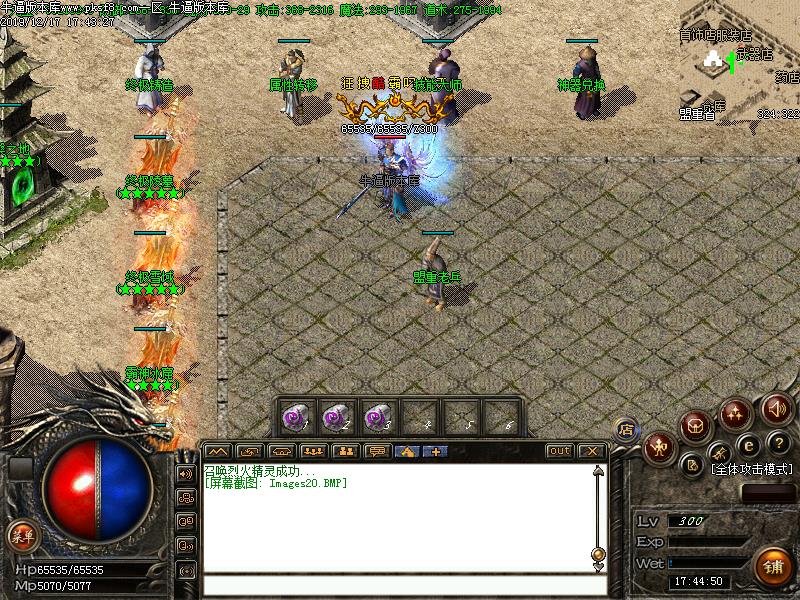Click the three-people group chat toolbar button
The height and width of the screenshot is (600, 800).
click(313, 451)
